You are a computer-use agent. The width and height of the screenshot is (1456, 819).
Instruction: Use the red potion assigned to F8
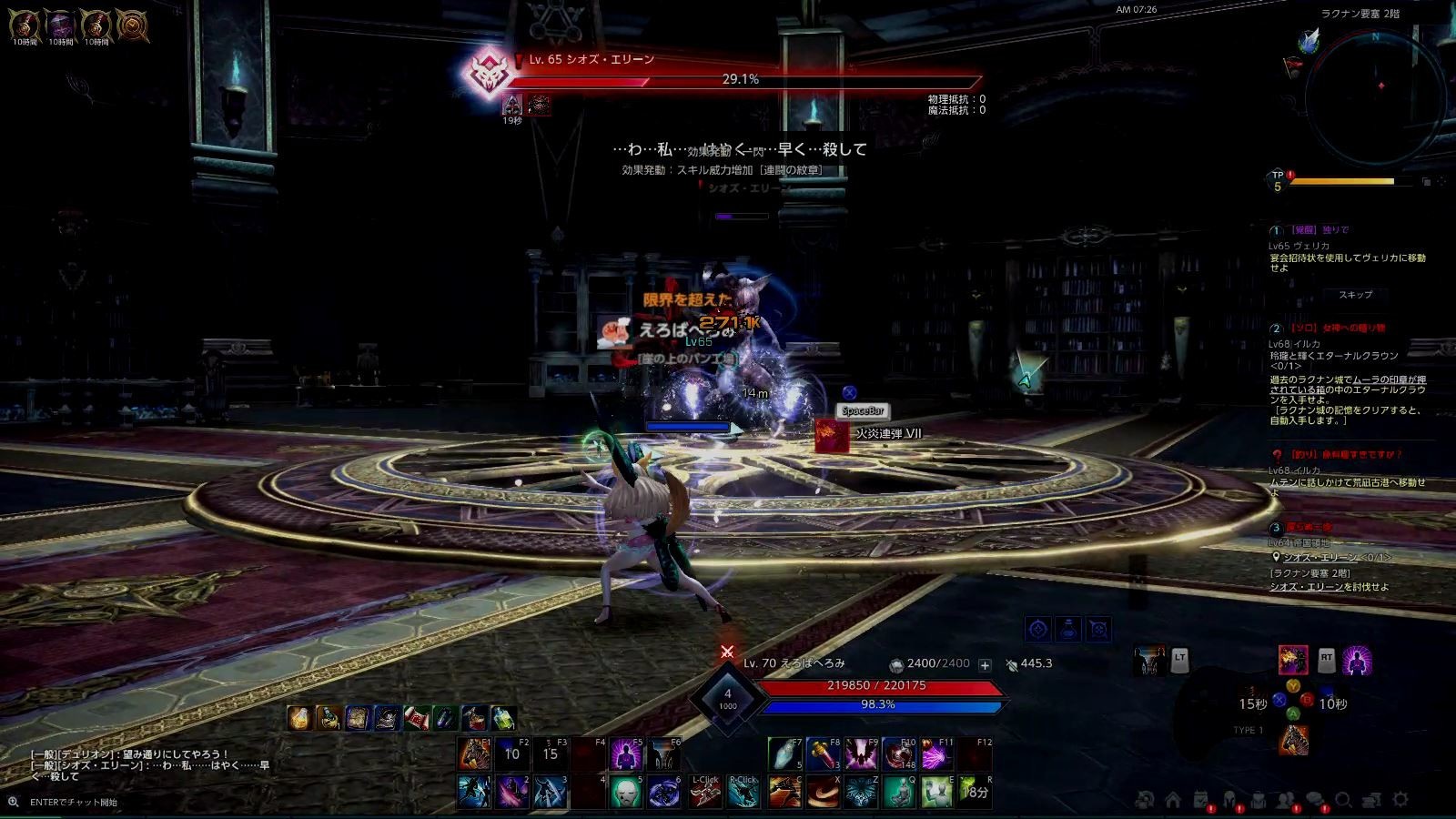(x=822, y=753)
